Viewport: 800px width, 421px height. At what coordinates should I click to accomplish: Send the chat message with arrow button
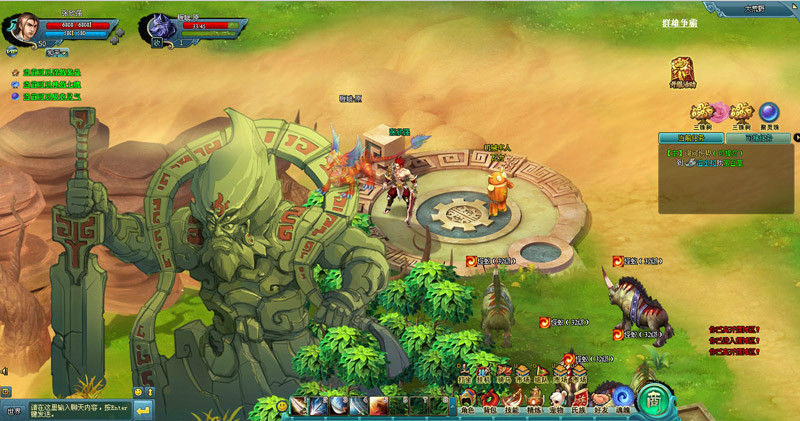tap(143, 410)
